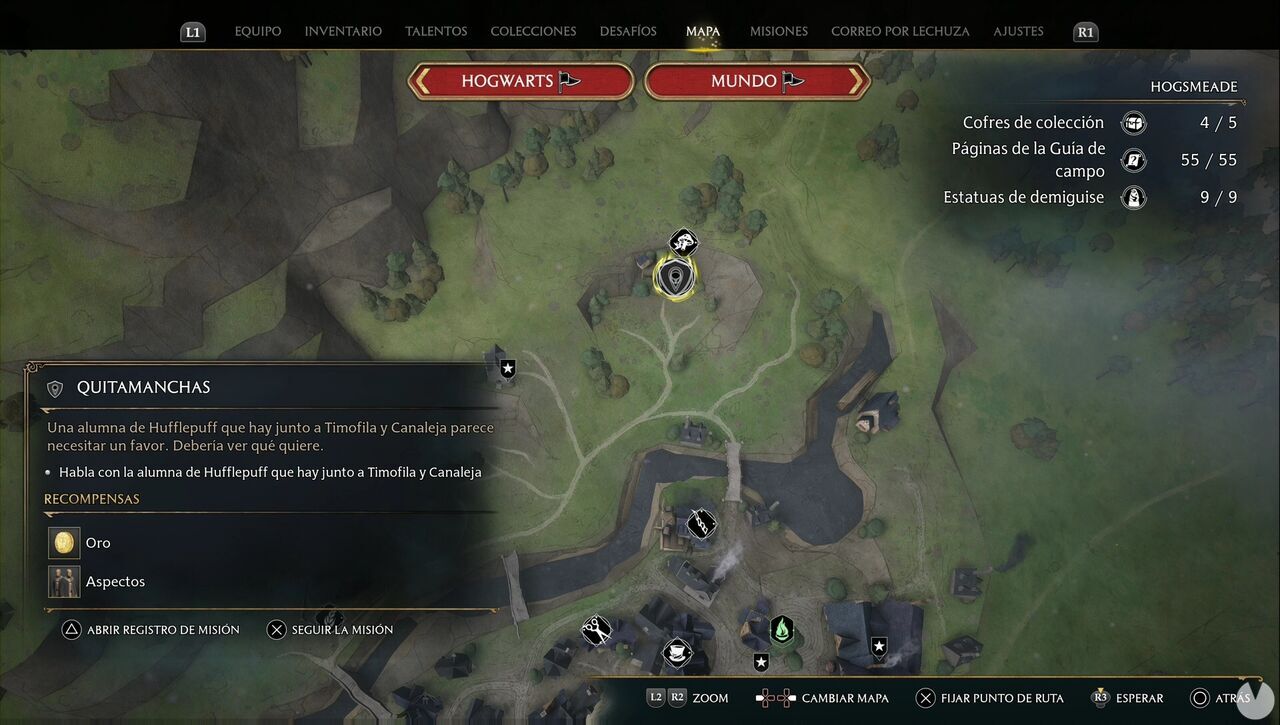Open the AJUSTES menu
Viewport: 1280px width, 725px height.
[1018, 31]
